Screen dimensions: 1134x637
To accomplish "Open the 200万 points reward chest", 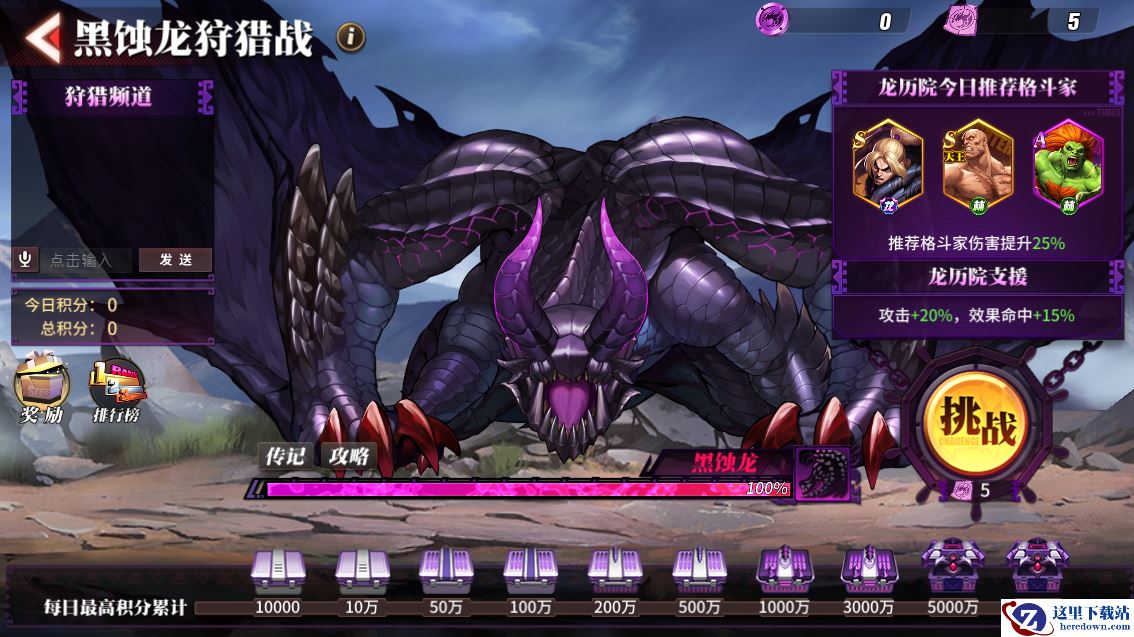I will 614,571.
